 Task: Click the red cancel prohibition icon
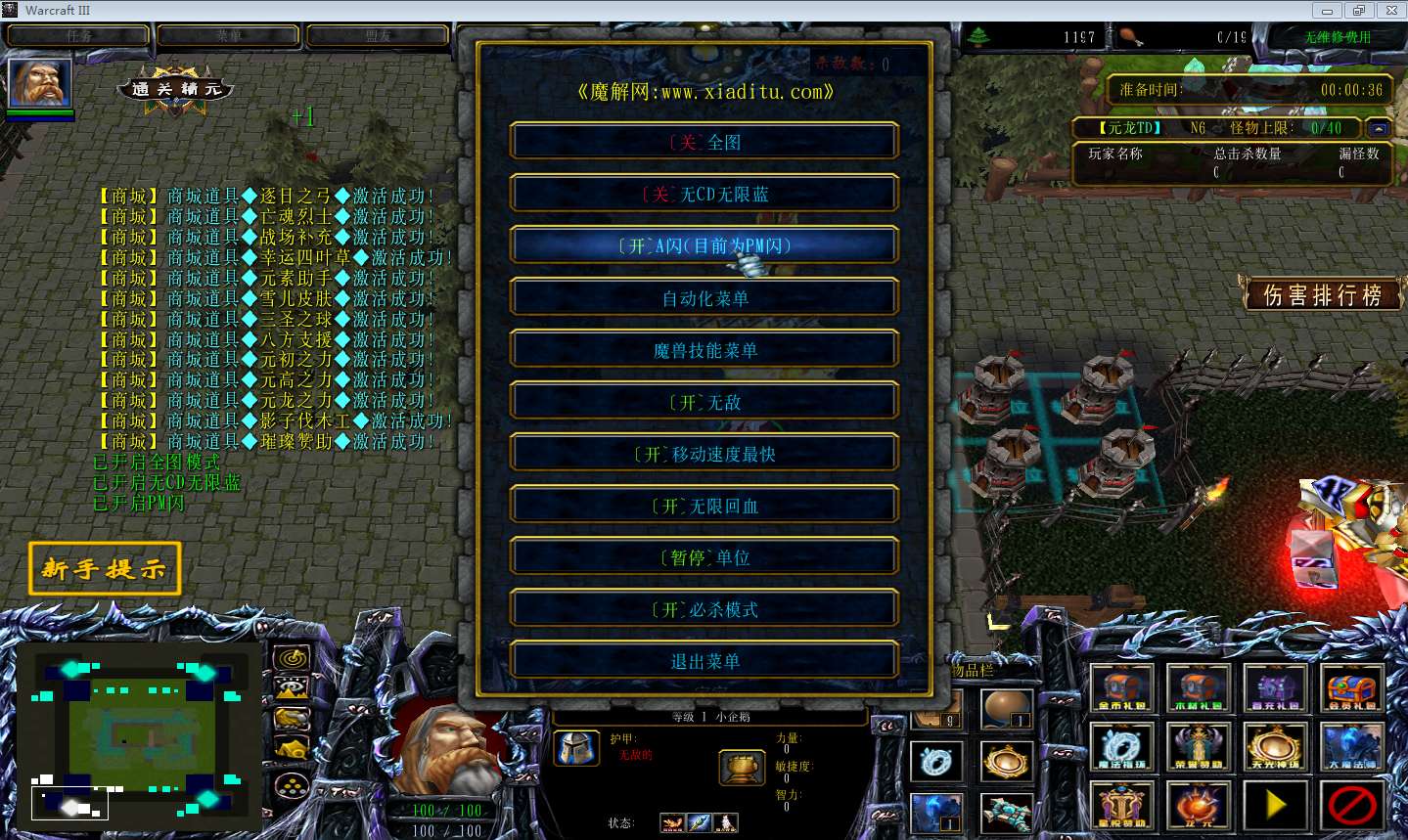coord(1351,805)
